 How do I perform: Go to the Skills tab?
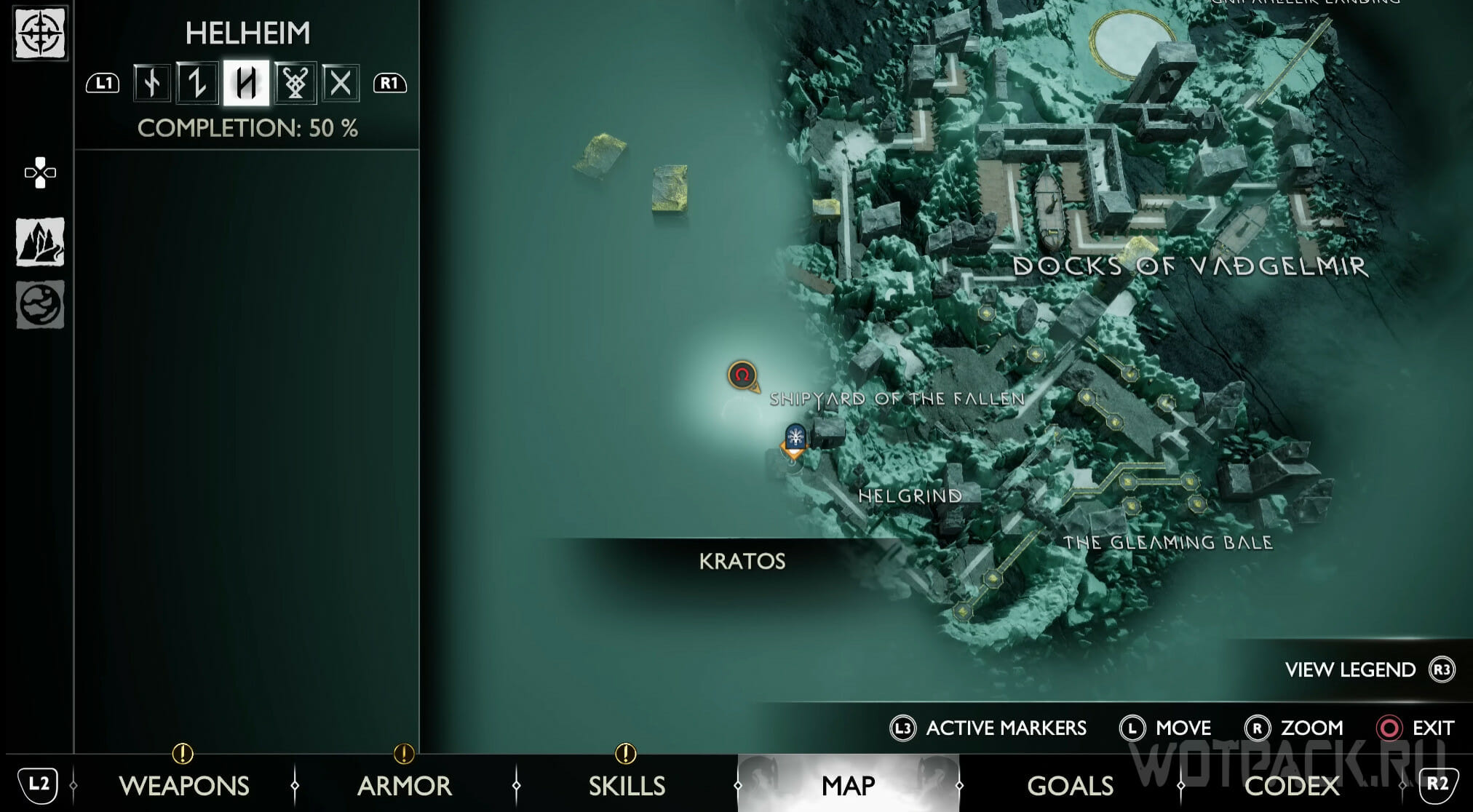pyautogui.click(x=627, y=786)
